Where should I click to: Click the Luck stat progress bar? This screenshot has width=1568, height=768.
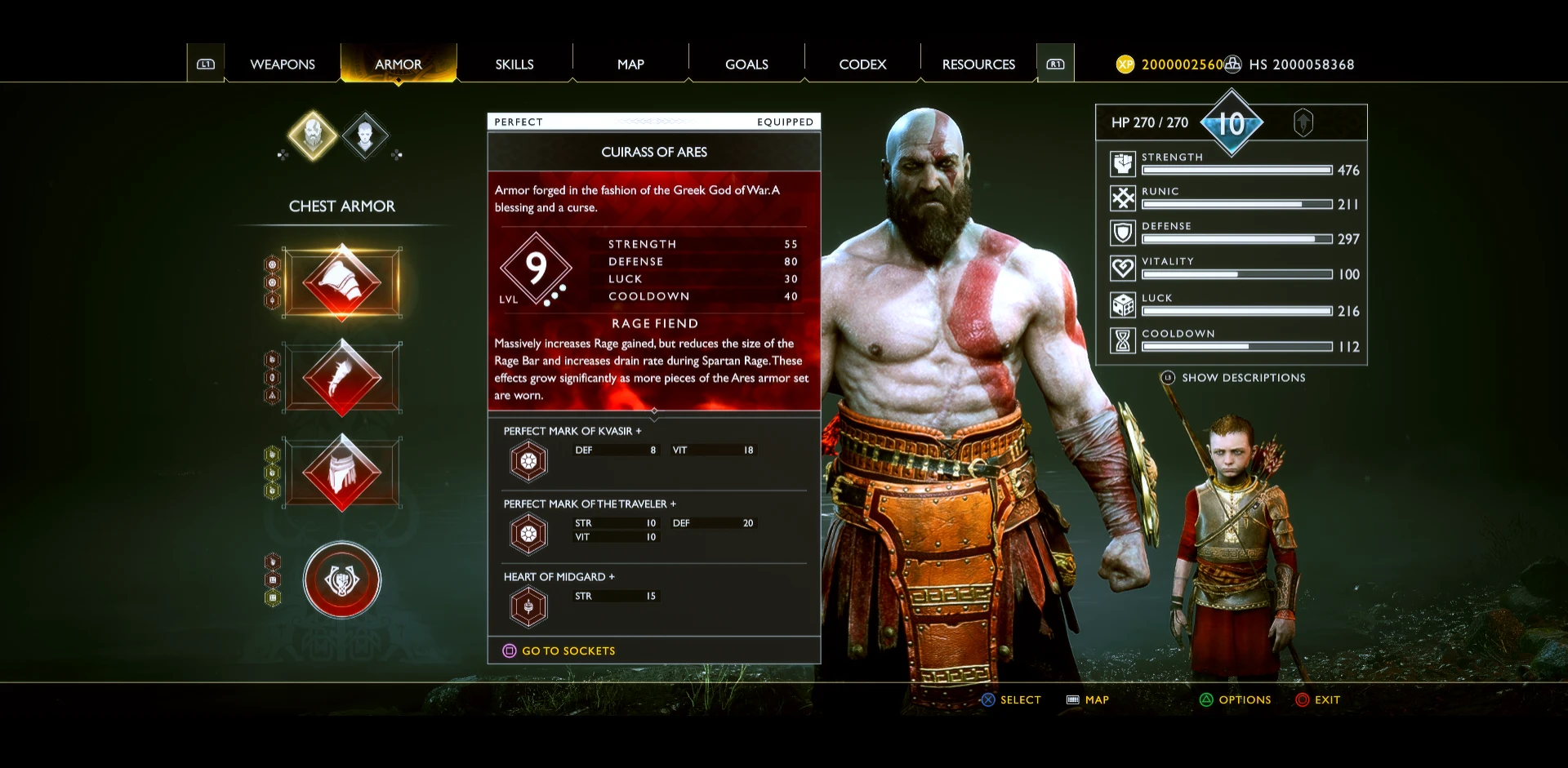[x=1236, y=311]
